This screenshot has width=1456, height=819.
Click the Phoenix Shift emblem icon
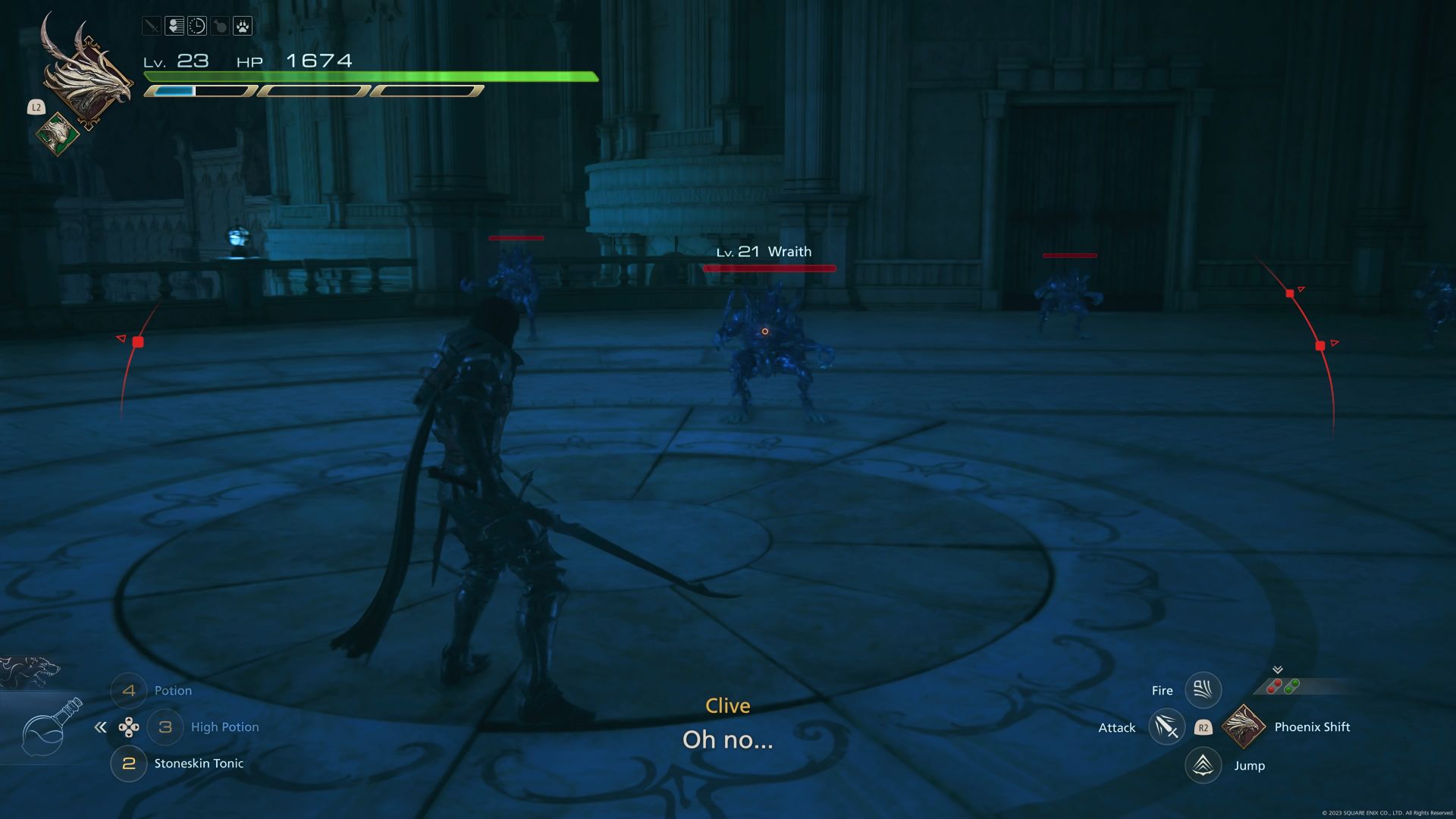(1243, 728)
